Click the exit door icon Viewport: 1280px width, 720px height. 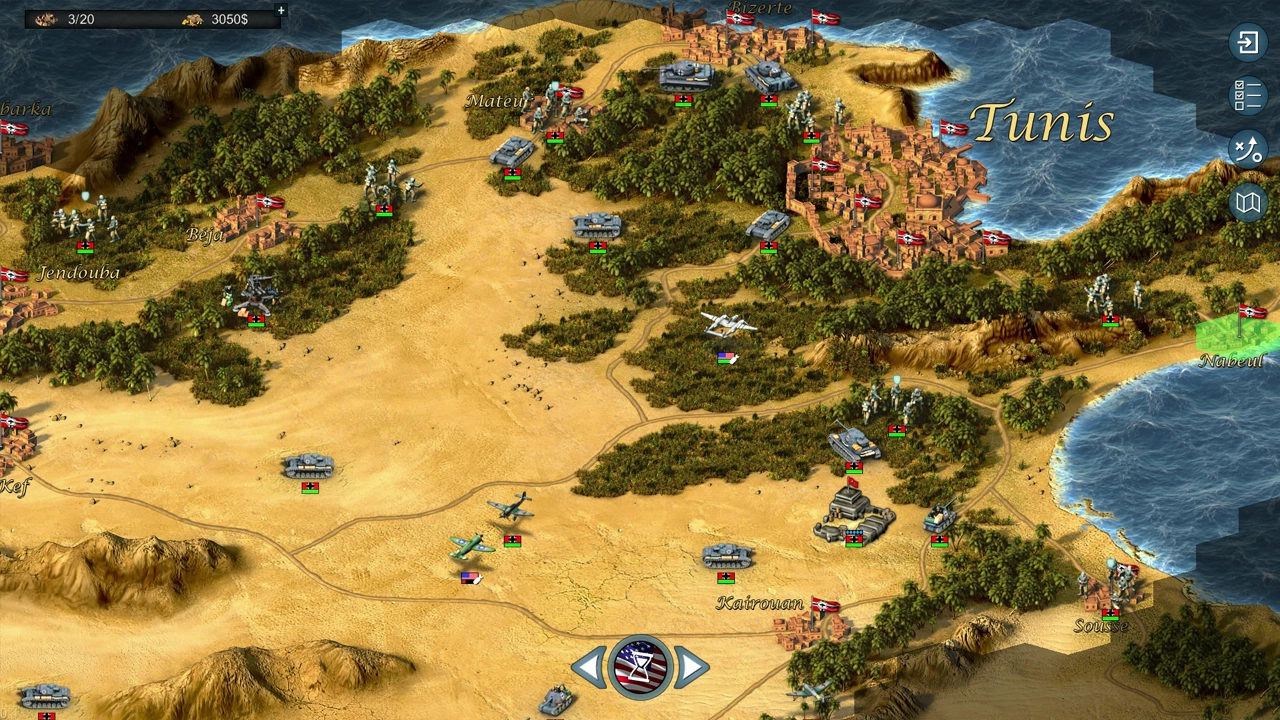(1247, 42)
